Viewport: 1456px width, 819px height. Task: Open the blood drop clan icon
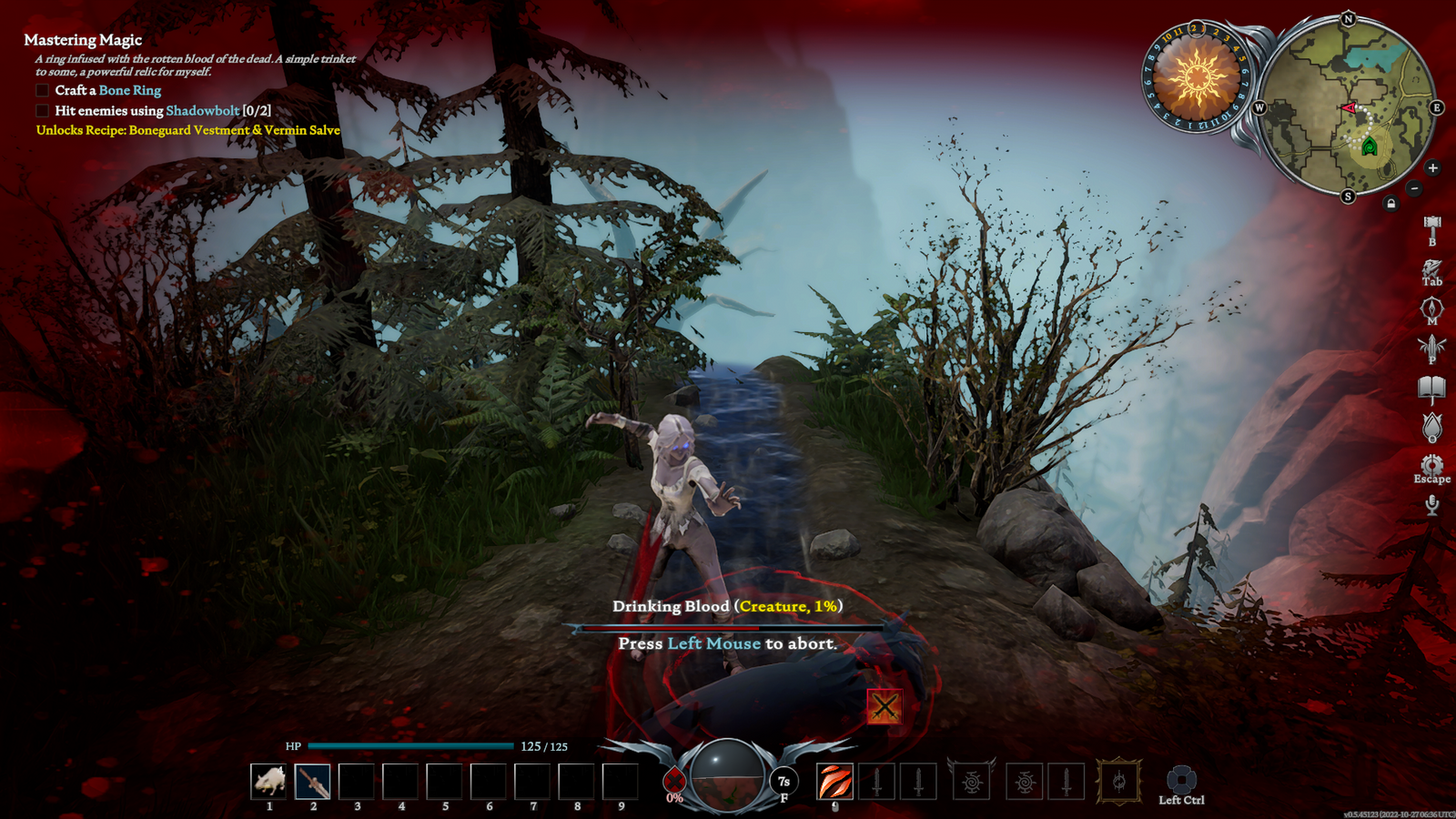(x=1432, y=427)
